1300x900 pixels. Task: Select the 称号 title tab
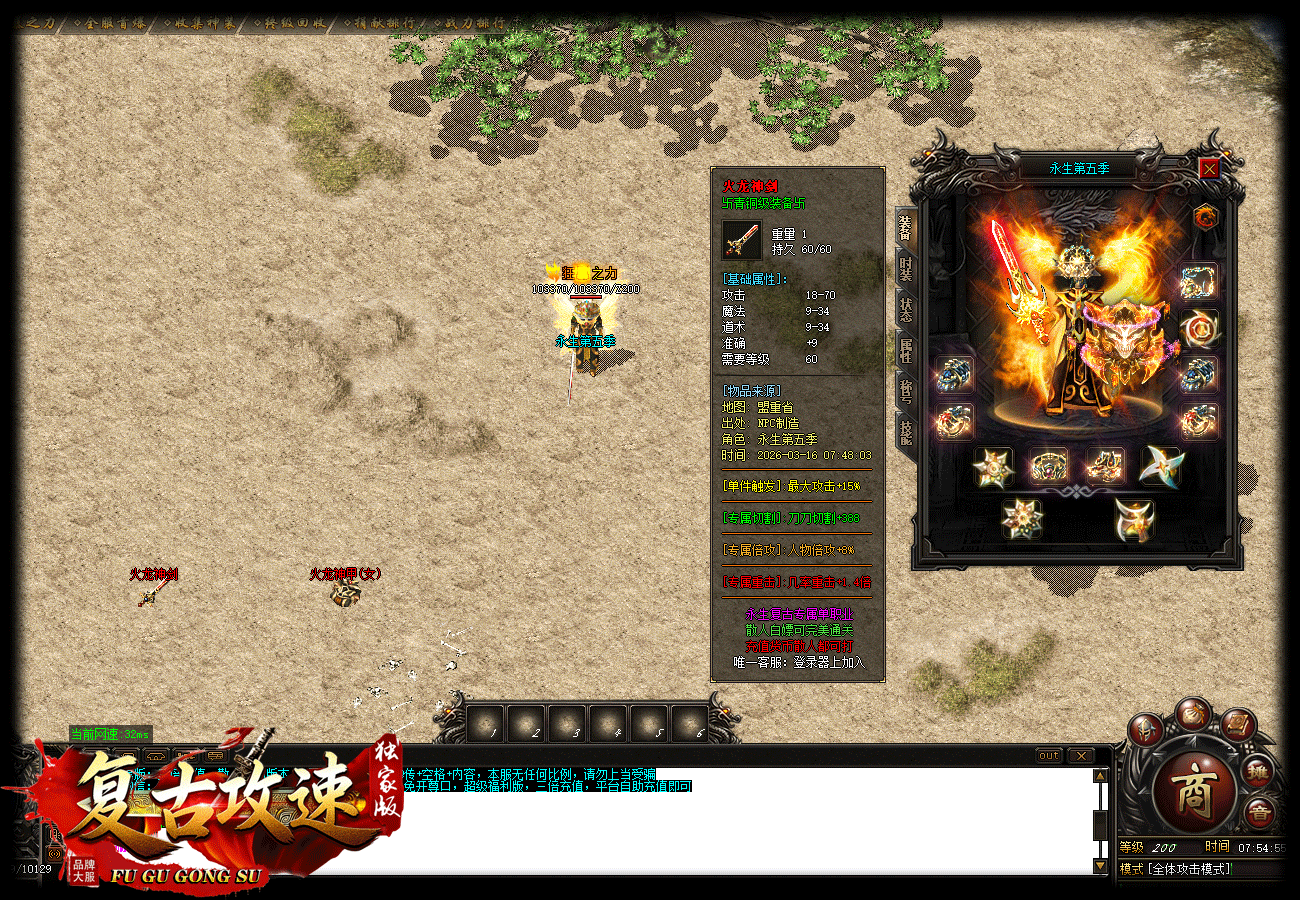coord(905,391)
